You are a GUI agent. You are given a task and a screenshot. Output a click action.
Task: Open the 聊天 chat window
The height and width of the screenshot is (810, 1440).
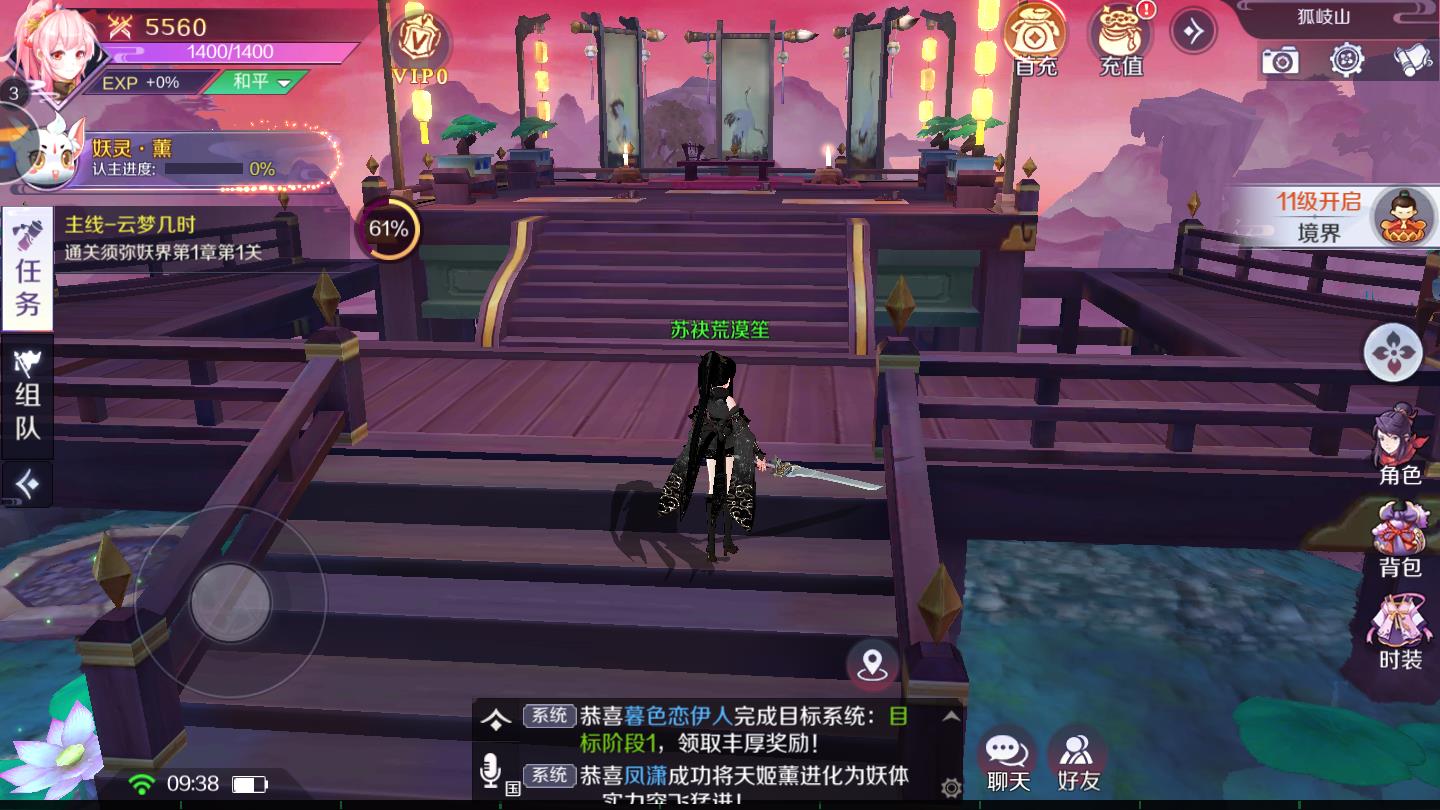tap(1006, 748)
